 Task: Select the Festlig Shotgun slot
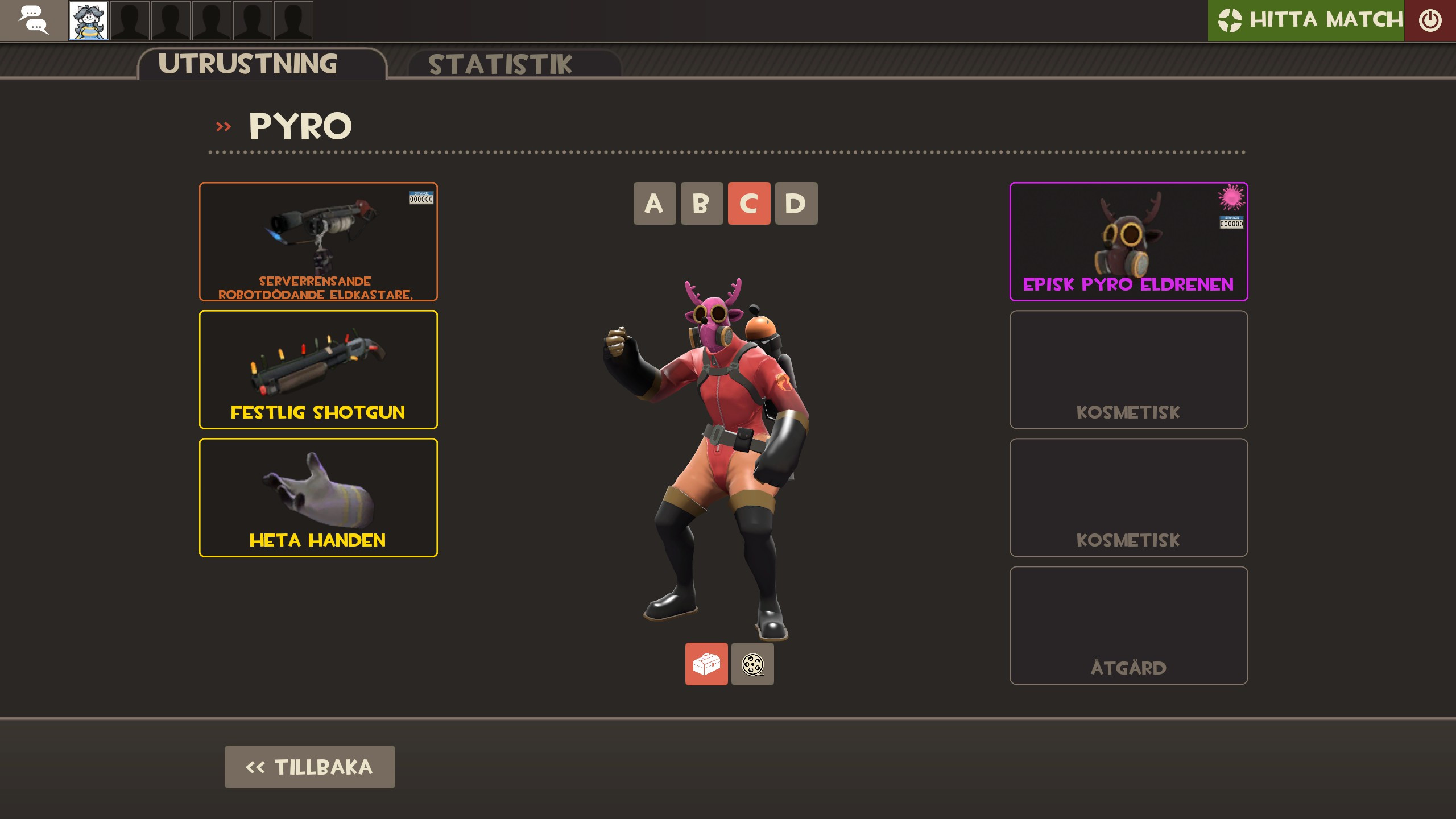tap(318, 370)
